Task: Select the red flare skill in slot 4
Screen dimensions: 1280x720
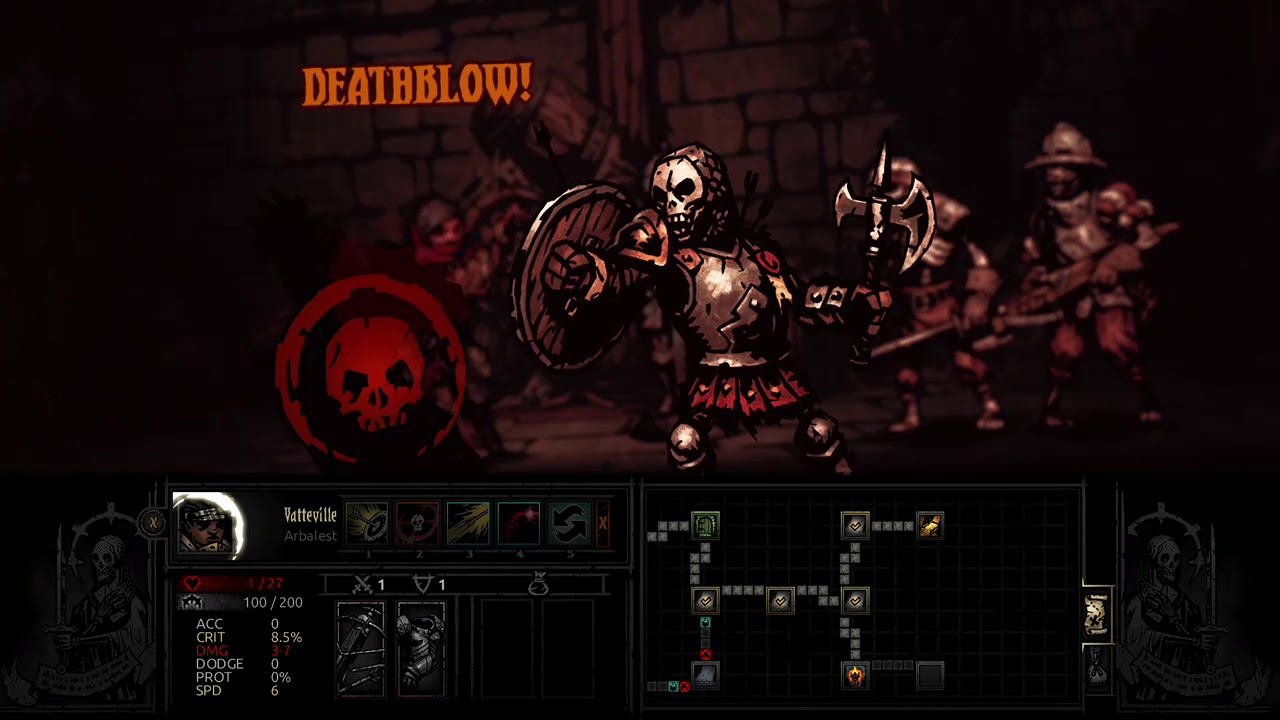Action: (x=519, y=524)
